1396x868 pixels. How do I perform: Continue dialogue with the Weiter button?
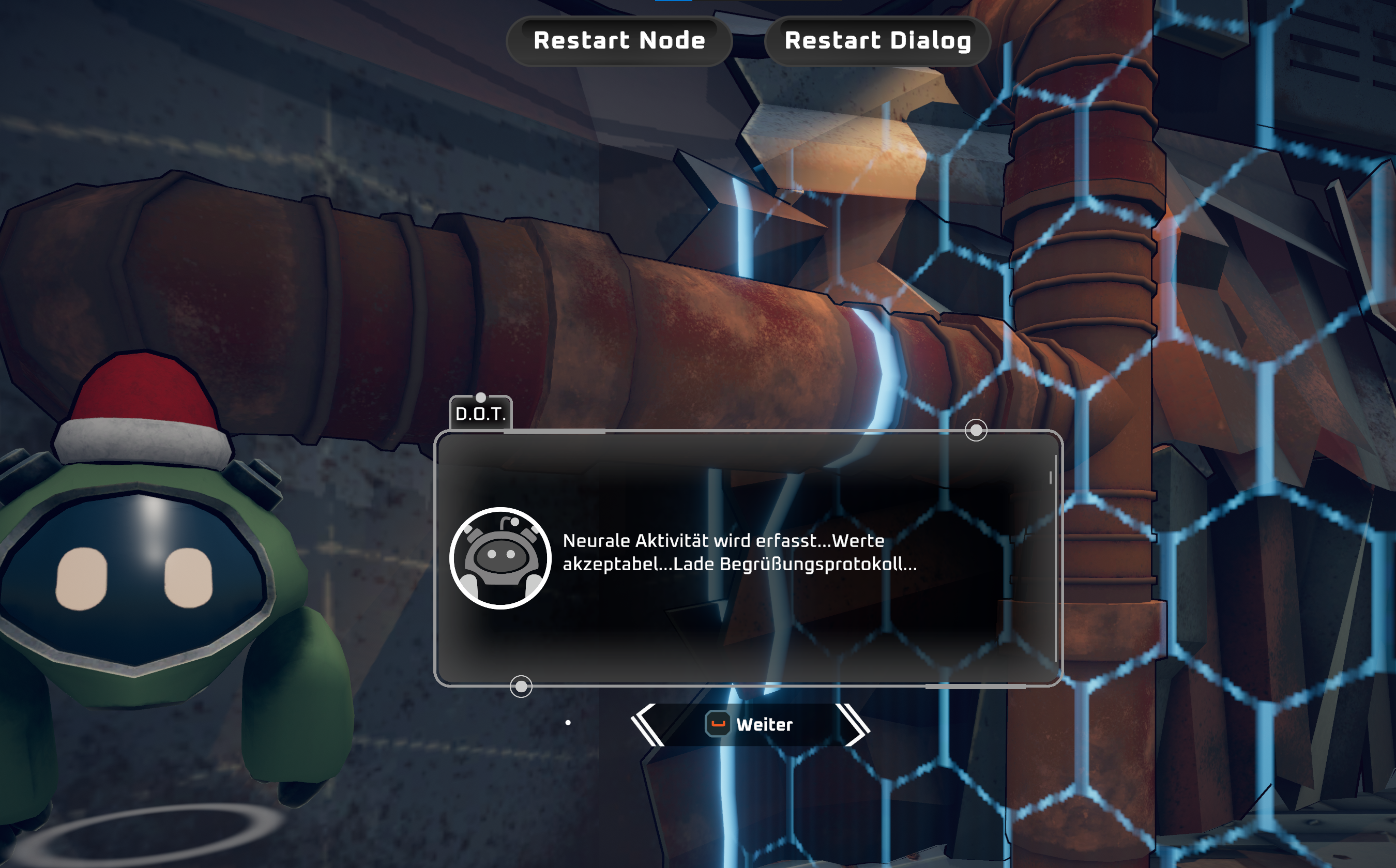tap(751, 724)
